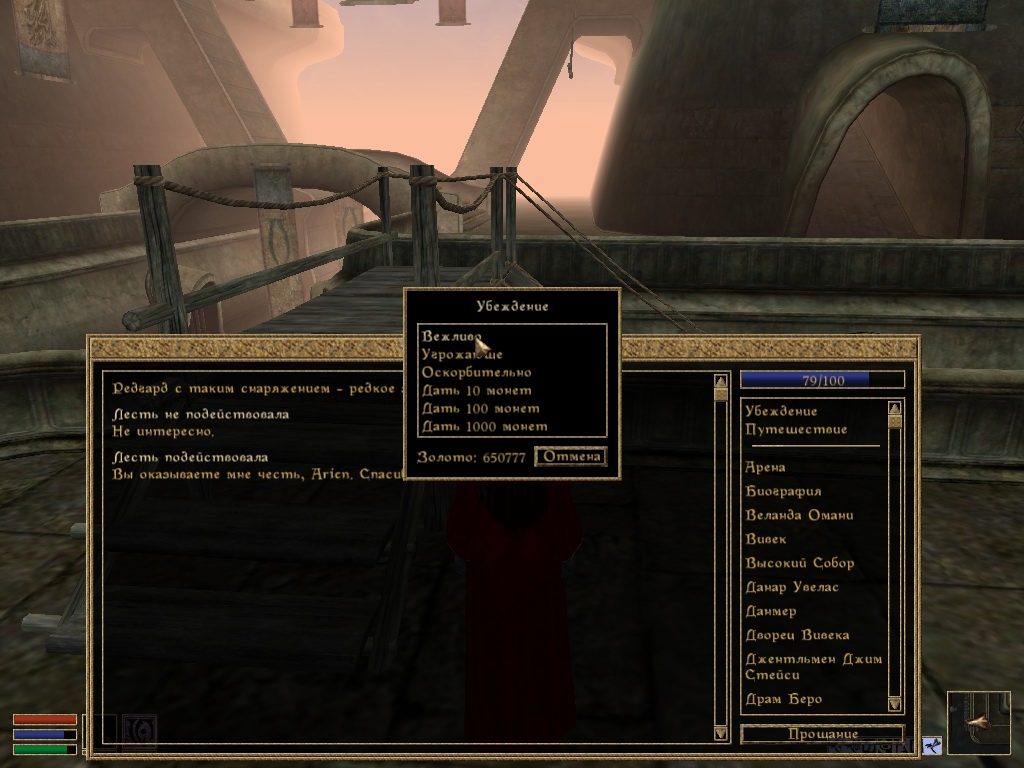End conversation with Прощание button
Image resolution: width=1024 pixels, height=768 pixels.
click(x=822, y=734)
